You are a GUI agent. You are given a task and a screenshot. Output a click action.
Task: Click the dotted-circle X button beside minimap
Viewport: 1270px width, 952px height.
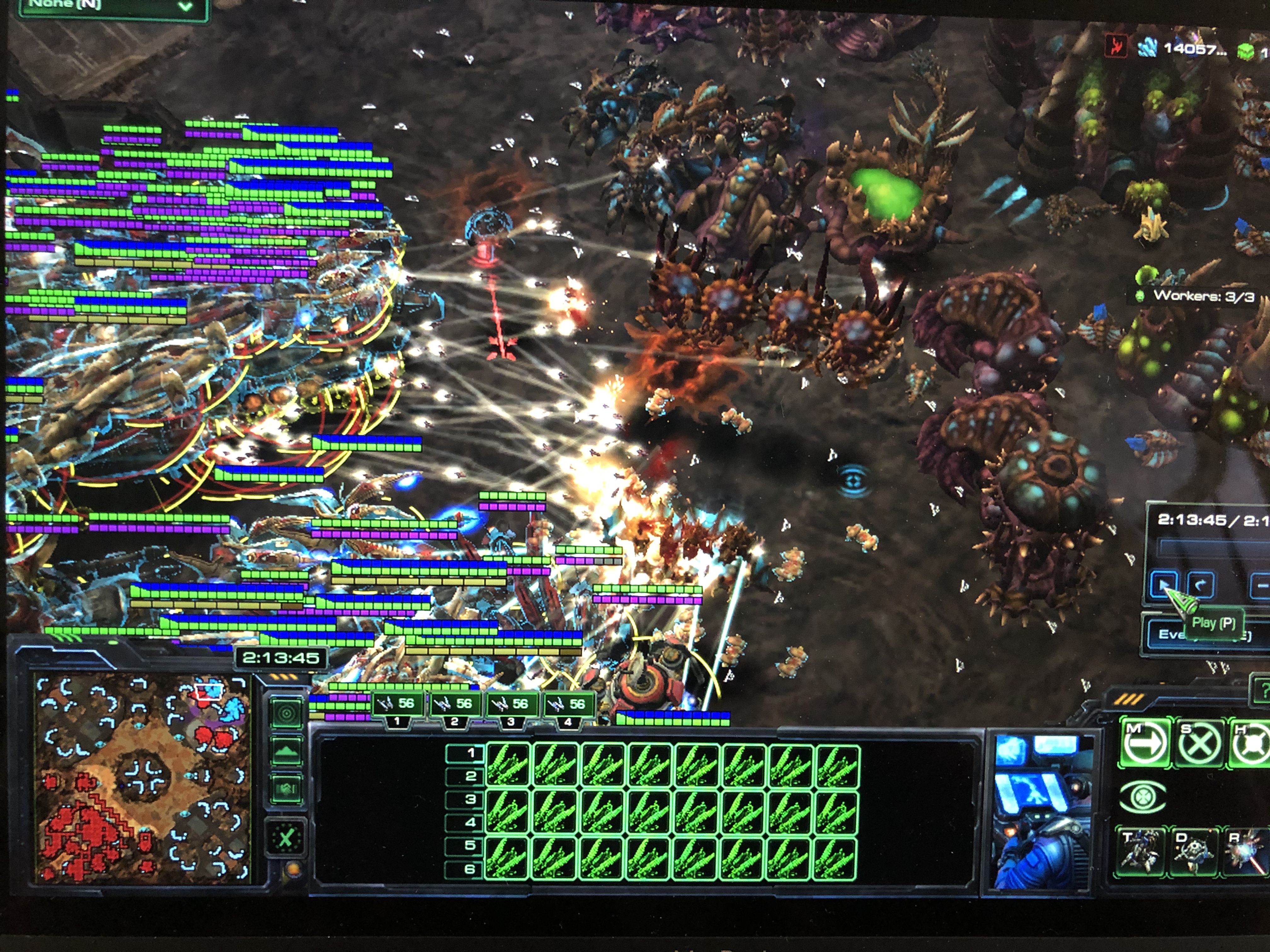[286, 838]
